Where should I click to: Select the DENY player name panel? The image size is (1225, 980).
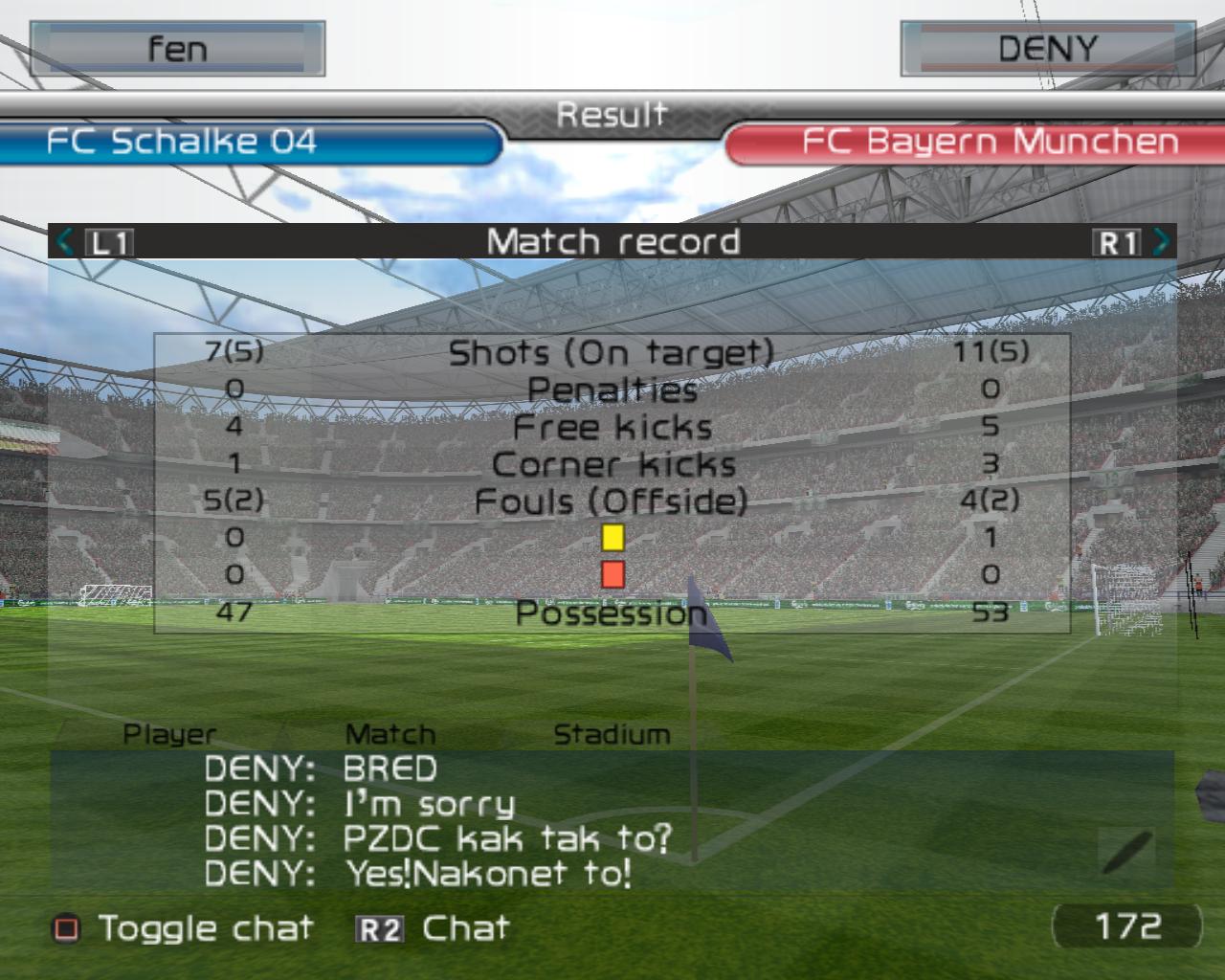(x=1047, y=49)
